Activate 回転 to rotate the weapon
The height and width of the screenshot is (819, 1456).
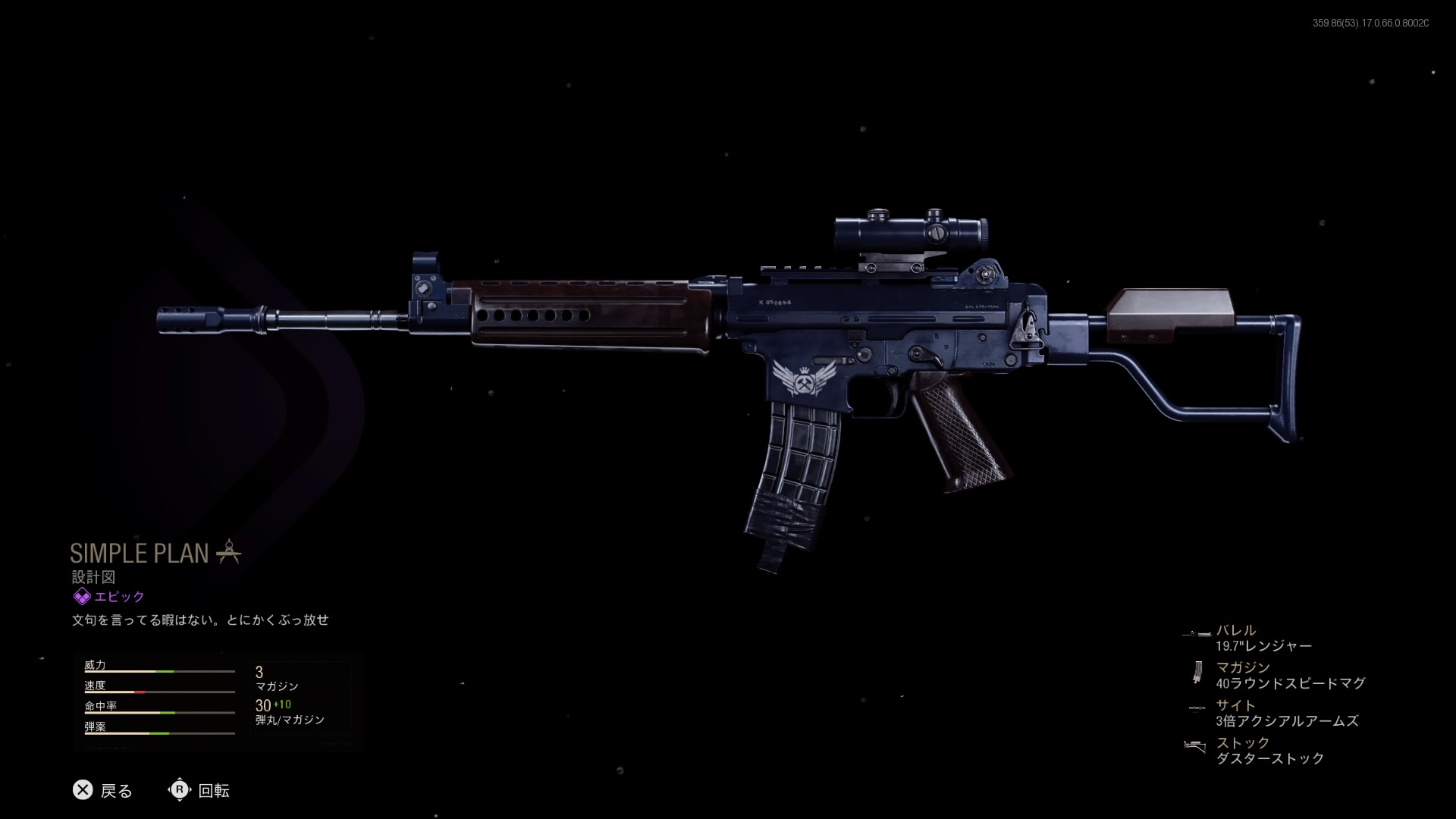[212, 791]
